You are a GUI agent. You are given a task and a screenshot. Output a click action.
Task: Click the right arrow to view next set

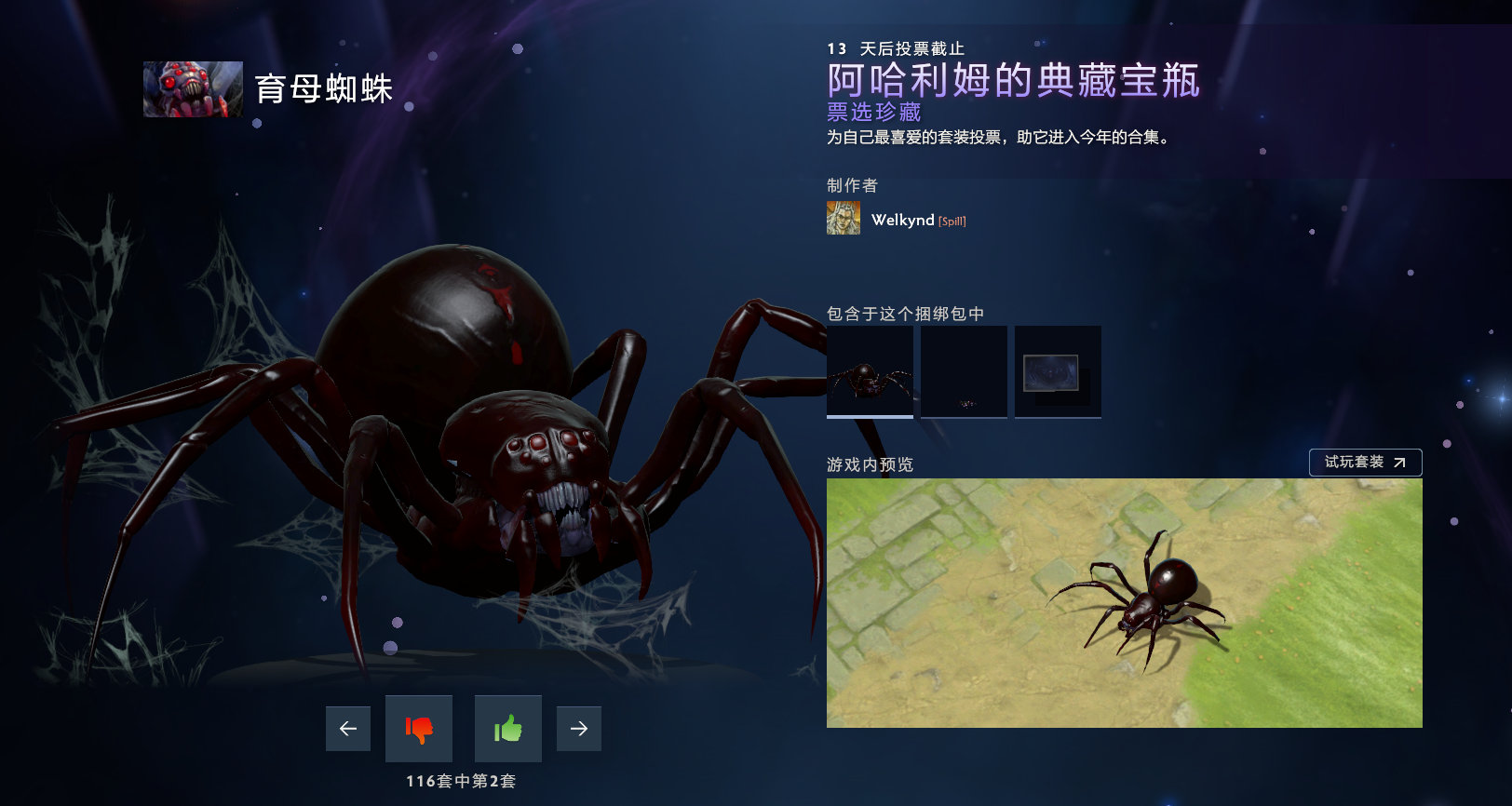click(x=578, y=729)
